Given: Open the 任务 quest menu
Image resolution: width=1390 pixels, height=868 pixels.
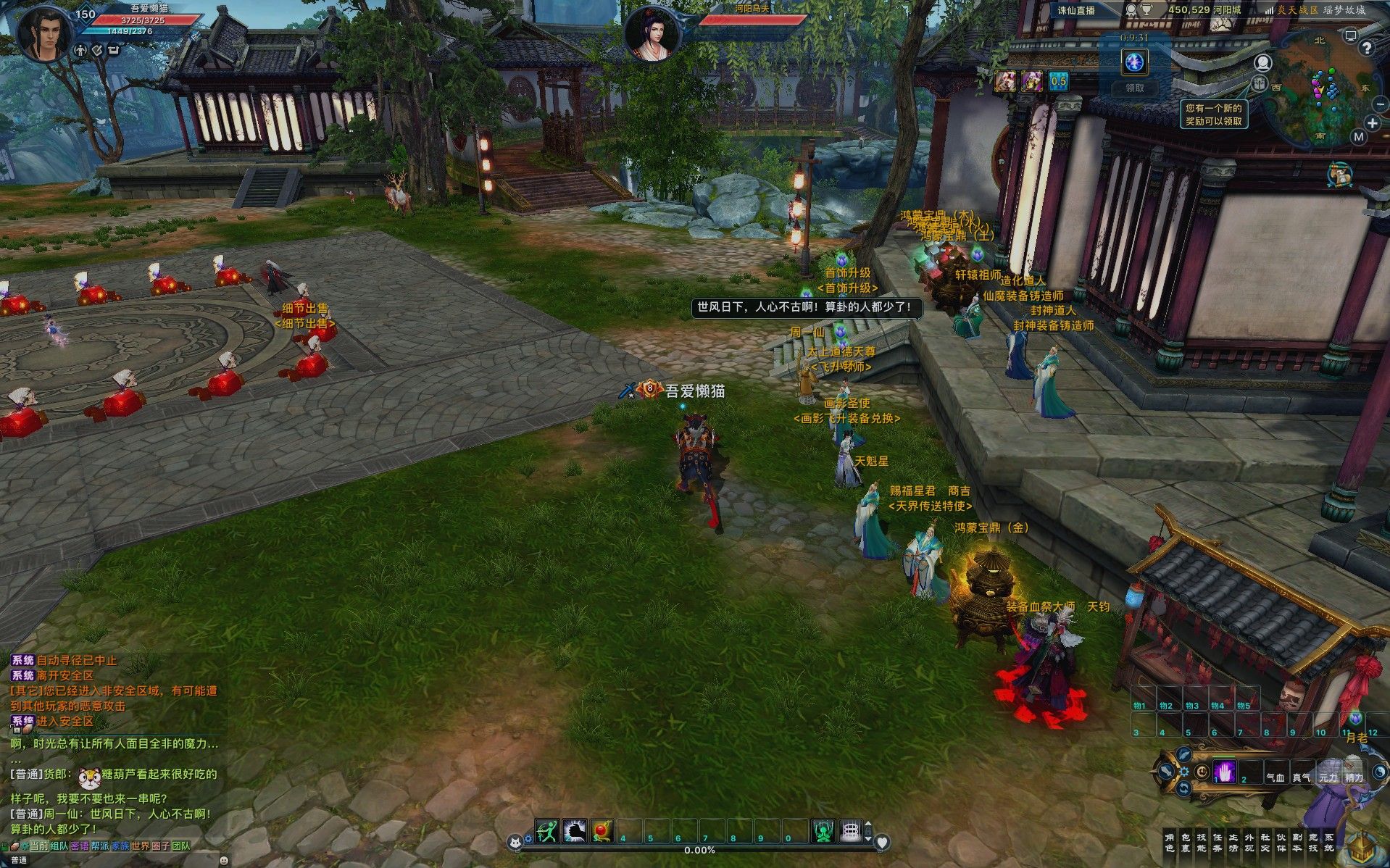Looking at the screenshot, I should tap(1217, 843).
